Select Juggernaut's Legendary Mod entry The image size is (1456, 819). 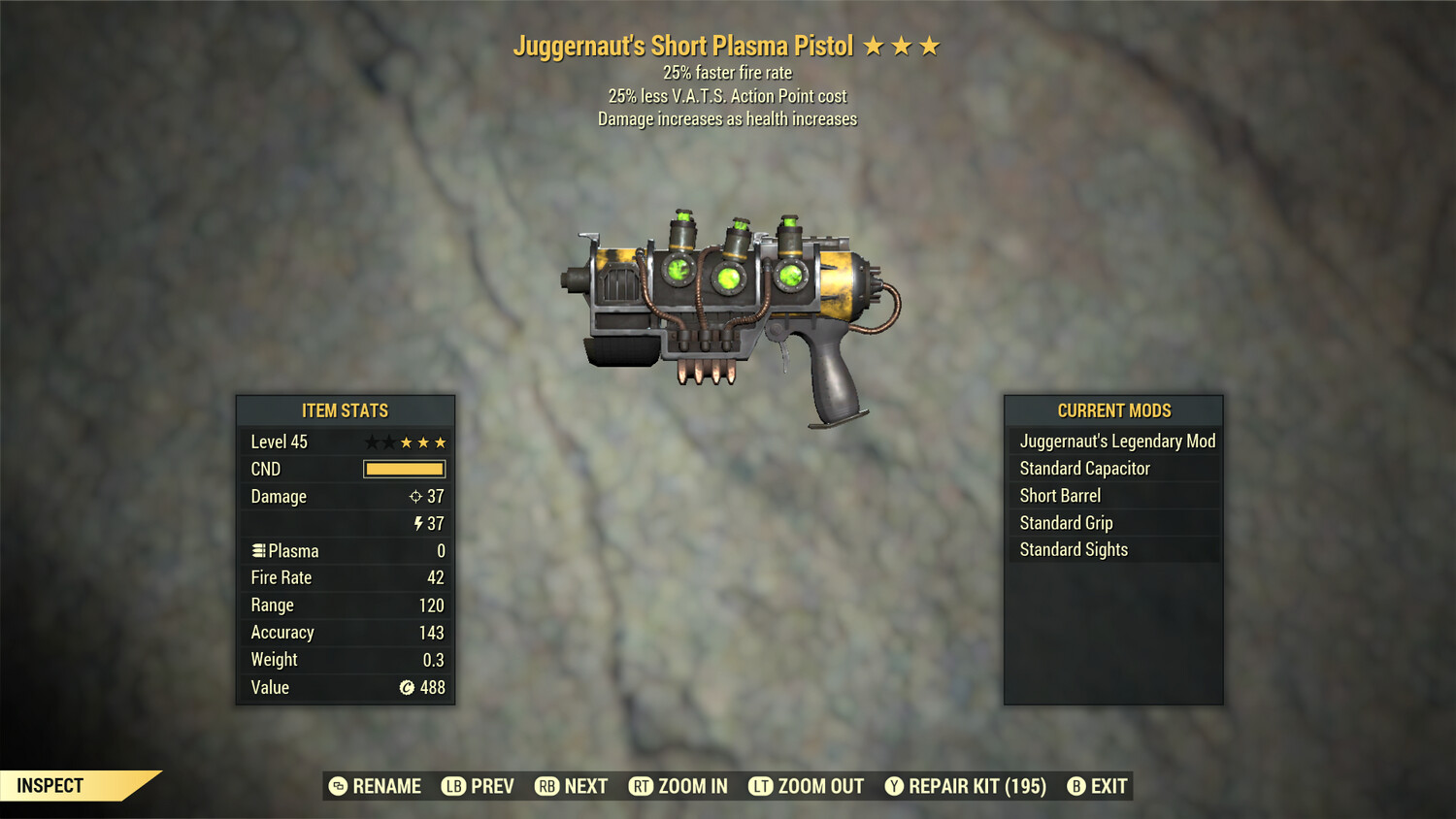tap(1116, 442)
